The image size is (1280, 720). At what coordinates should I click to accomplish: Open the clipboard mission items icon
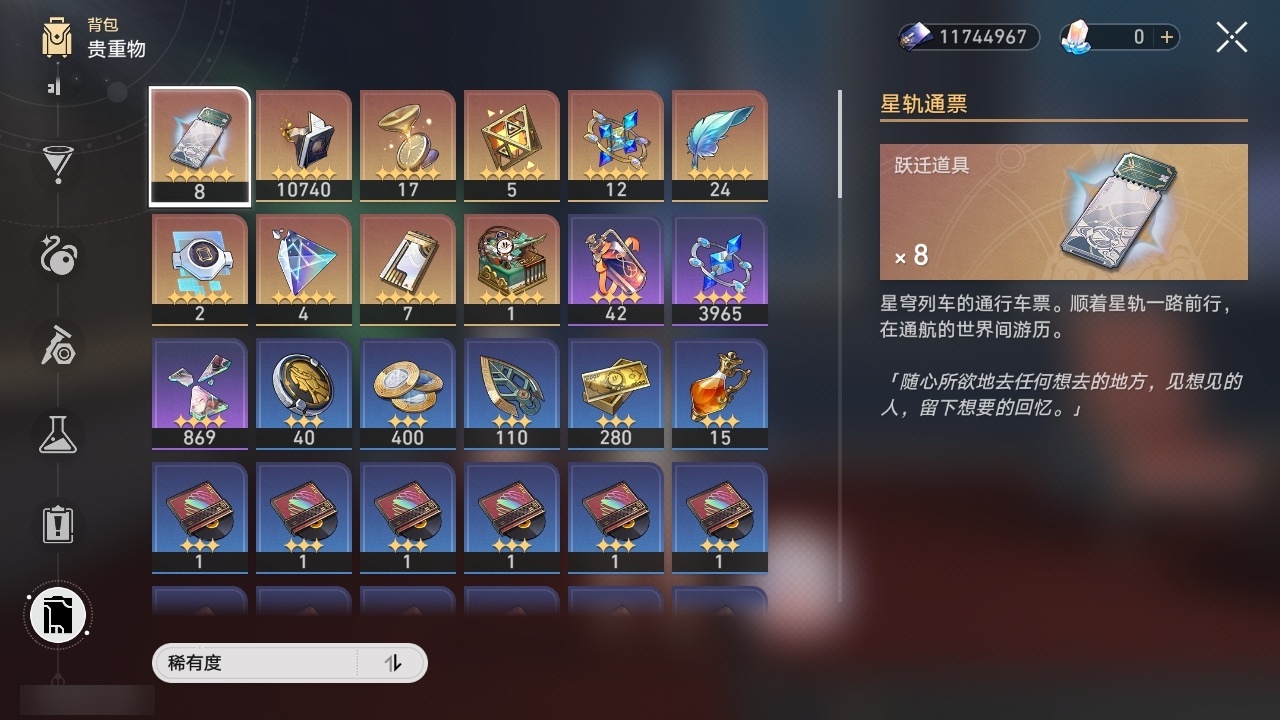pyautogui.click(x=57, y=524)
